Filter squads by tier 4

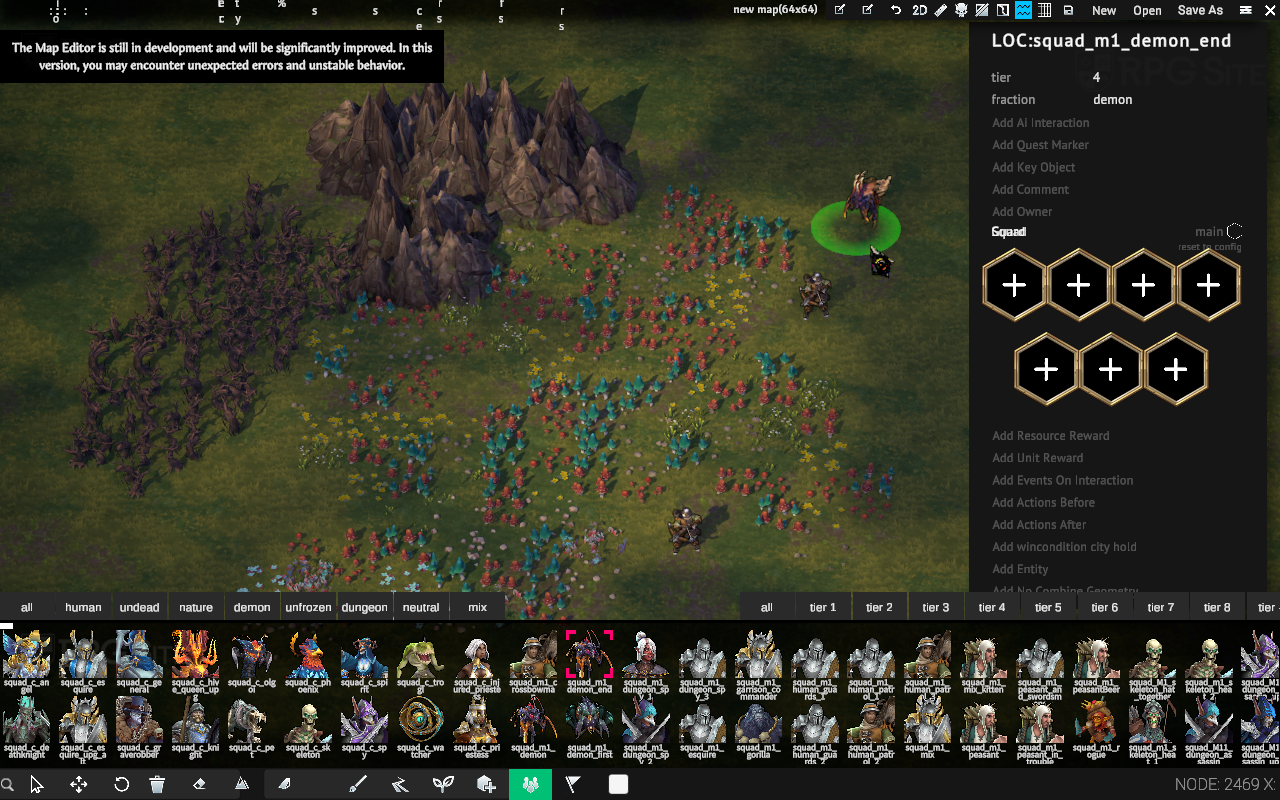coord(992,607)
